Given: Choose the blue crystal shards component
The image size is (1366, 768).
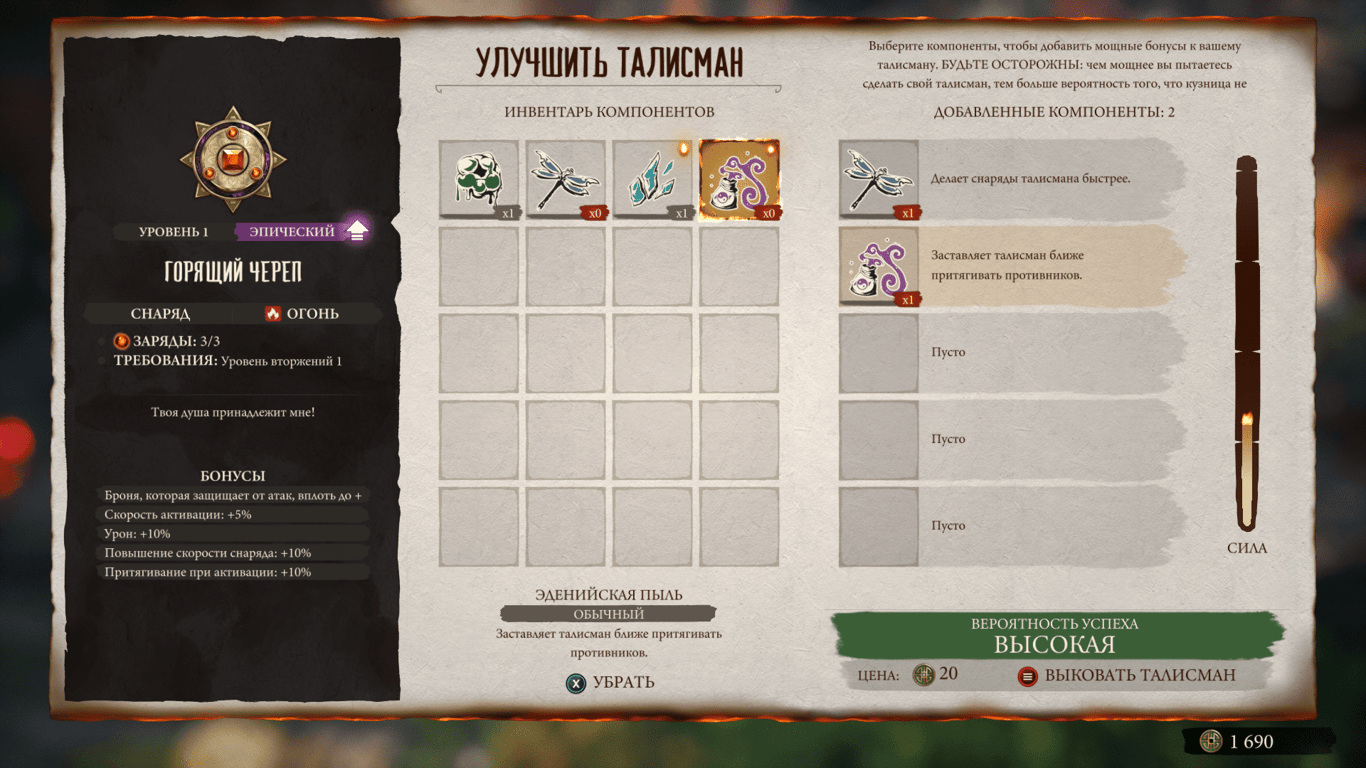Looking at the screenshot, I should click(652, 179).
